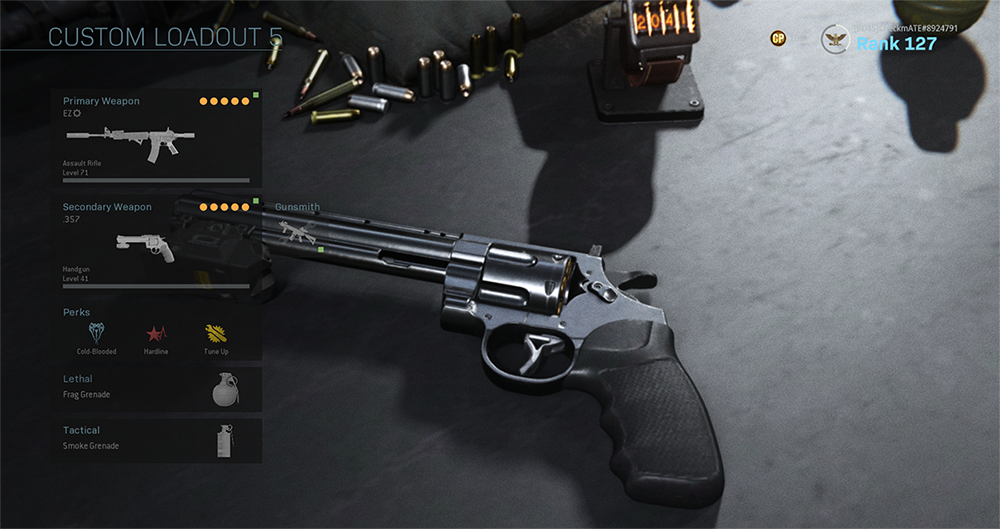Change the Tune Up perk
This screenshot has height=529, width=1000.
(214, 334)
